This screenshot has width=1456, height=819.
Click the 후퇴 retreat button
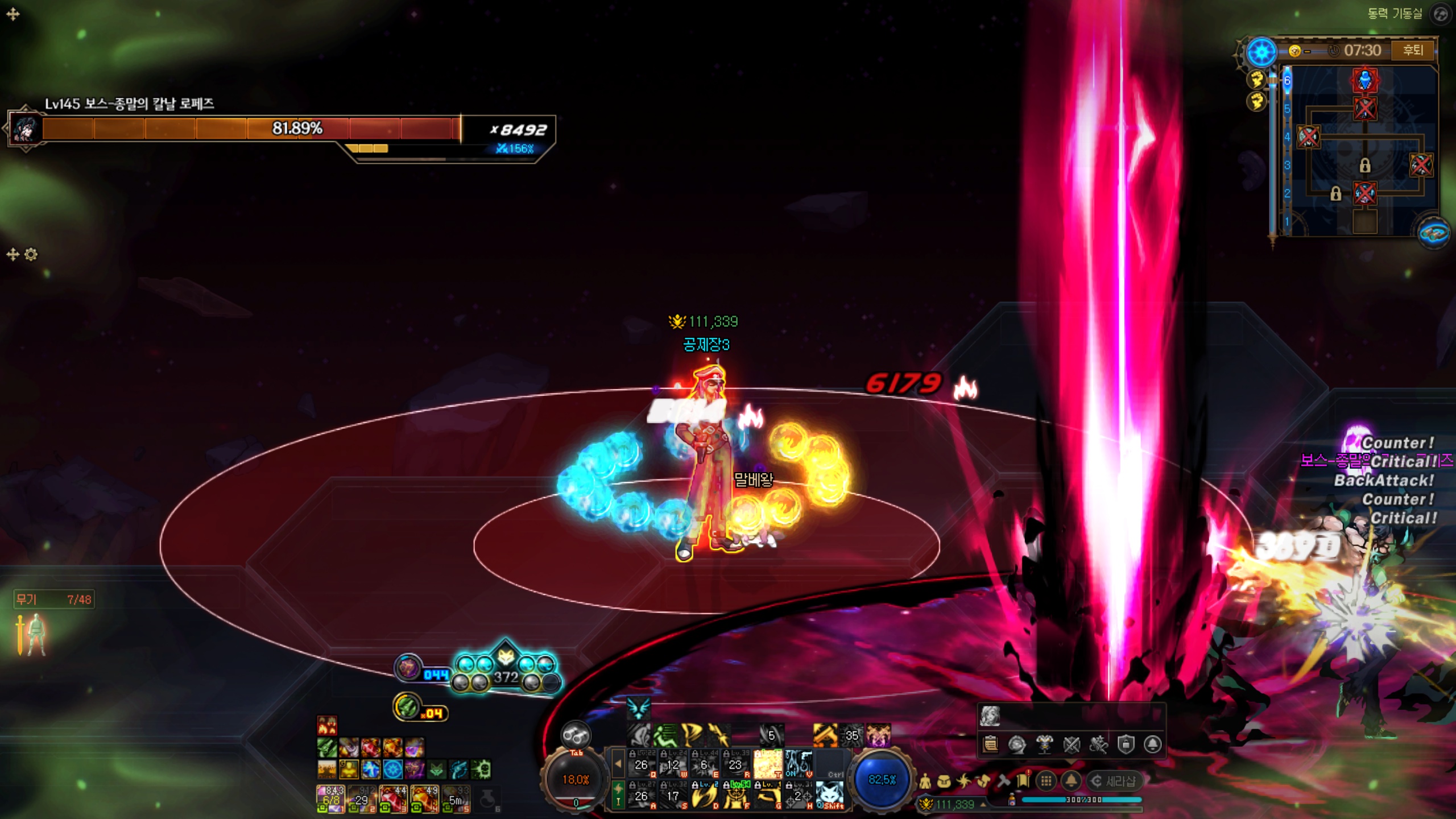1413,51
